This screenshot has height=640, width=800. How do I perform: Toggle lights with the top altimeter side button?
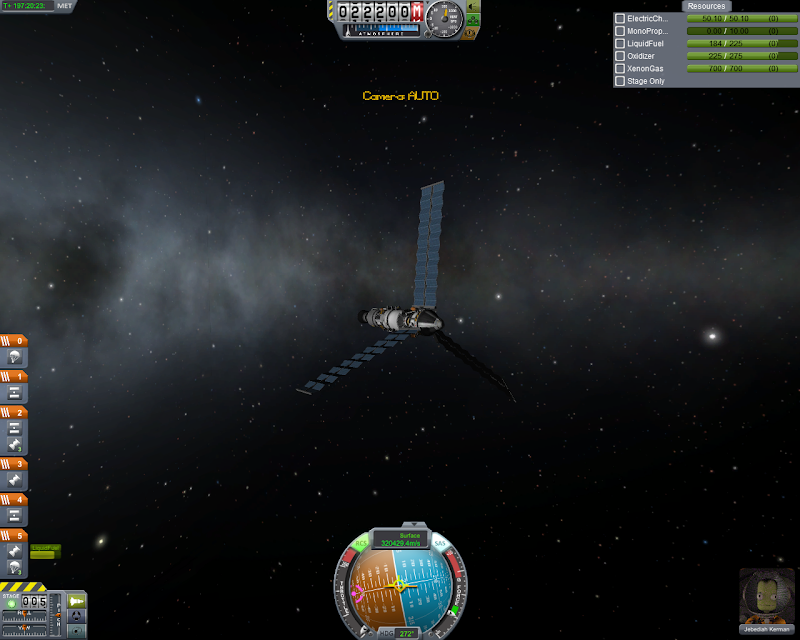pos(473,6)
